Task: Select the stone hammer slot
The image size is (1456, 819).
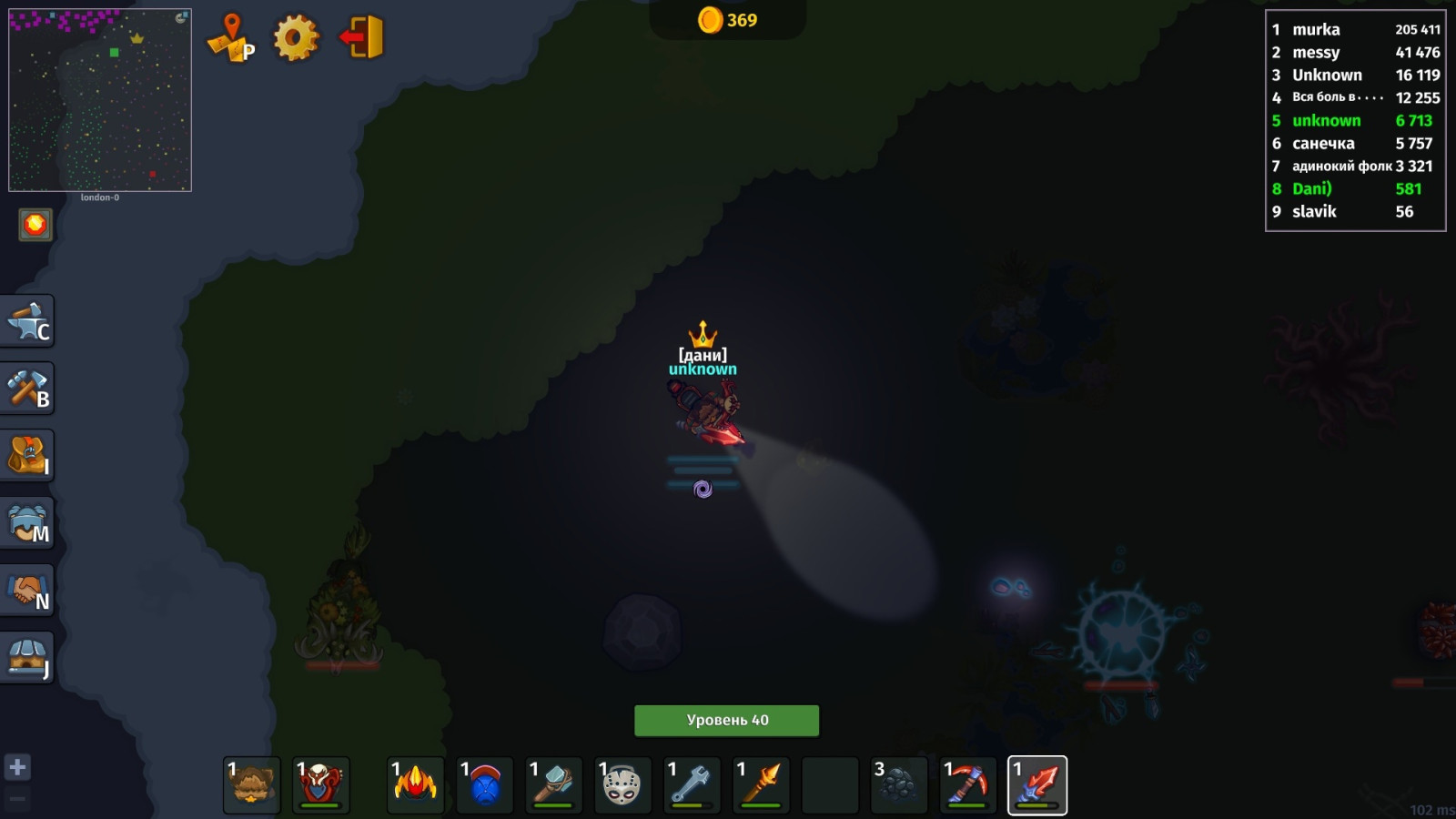Action: [x=553, y=784]
